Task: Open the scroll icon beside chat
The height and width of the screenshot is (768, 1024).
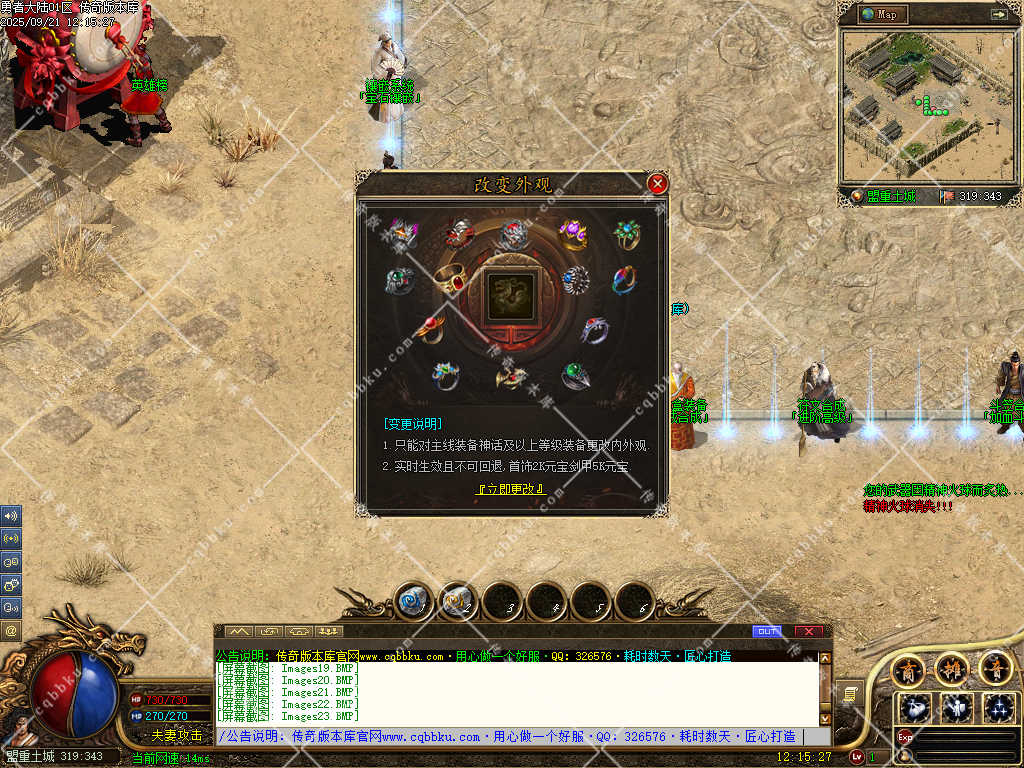Action: [x=848, y=693]
